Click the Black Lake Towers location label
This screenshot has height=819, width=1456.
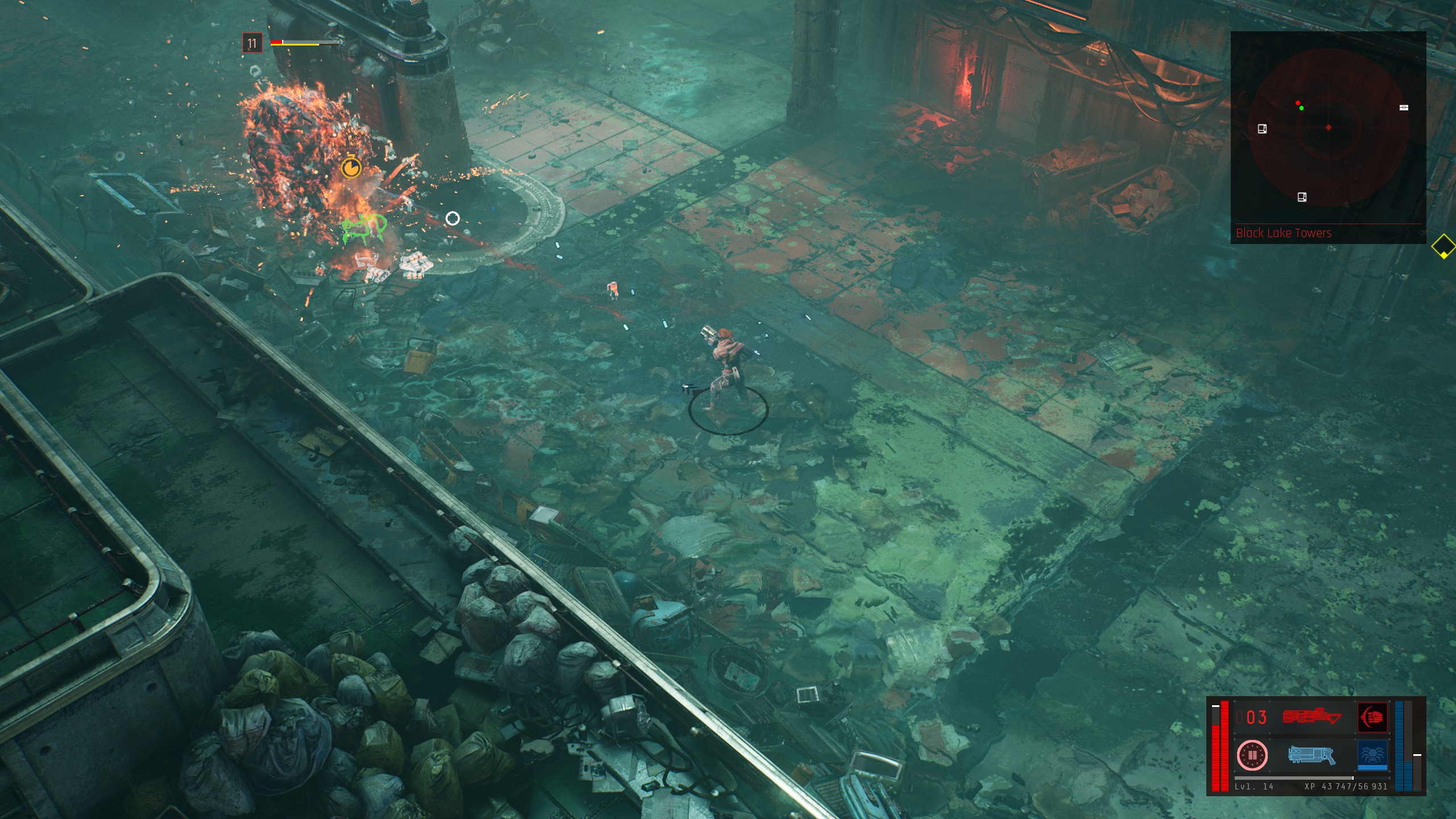[x=1283, y=232]
